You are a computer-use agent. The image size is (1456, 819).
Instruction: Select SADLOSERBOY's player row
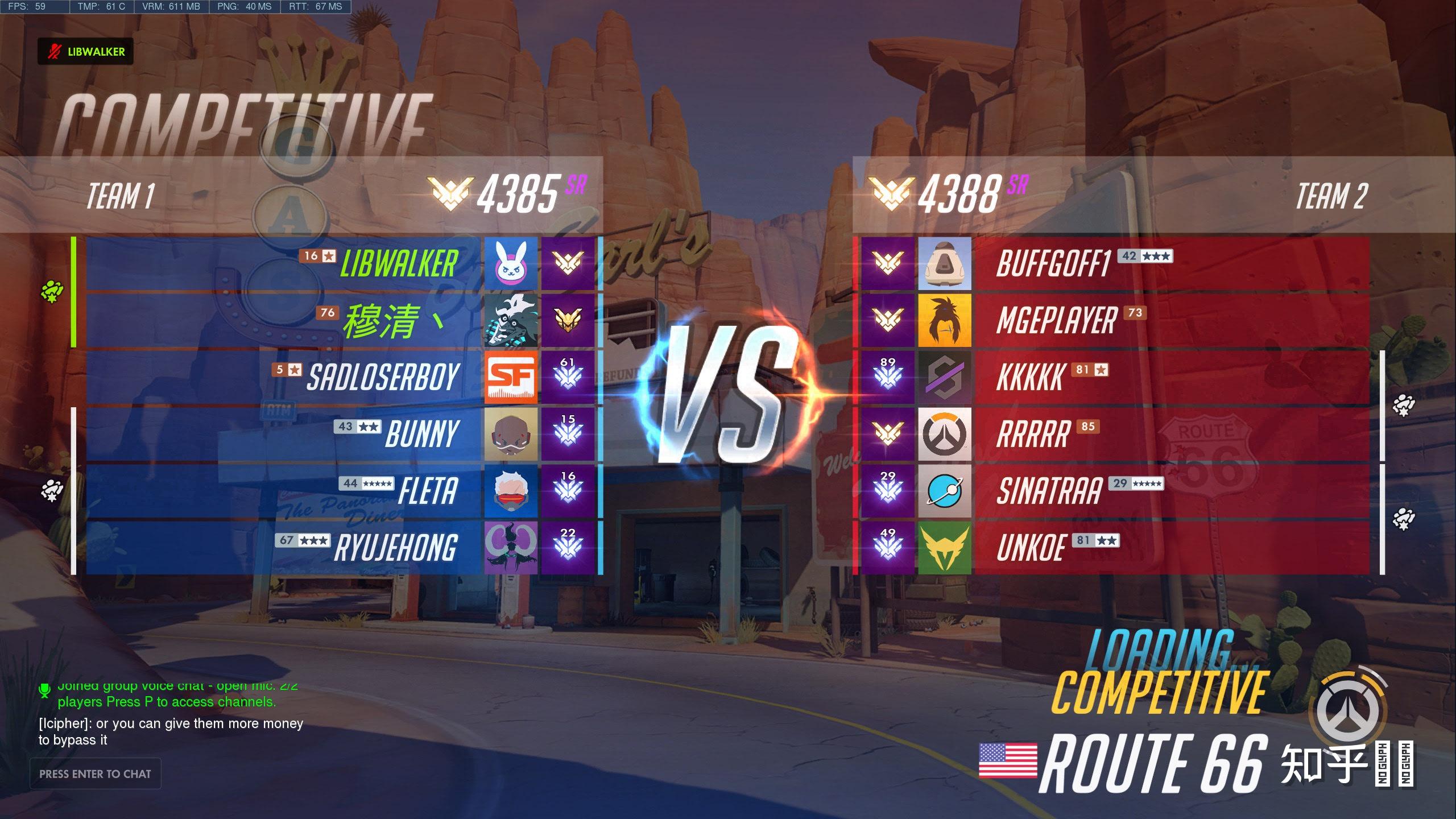tap(284, 377)
